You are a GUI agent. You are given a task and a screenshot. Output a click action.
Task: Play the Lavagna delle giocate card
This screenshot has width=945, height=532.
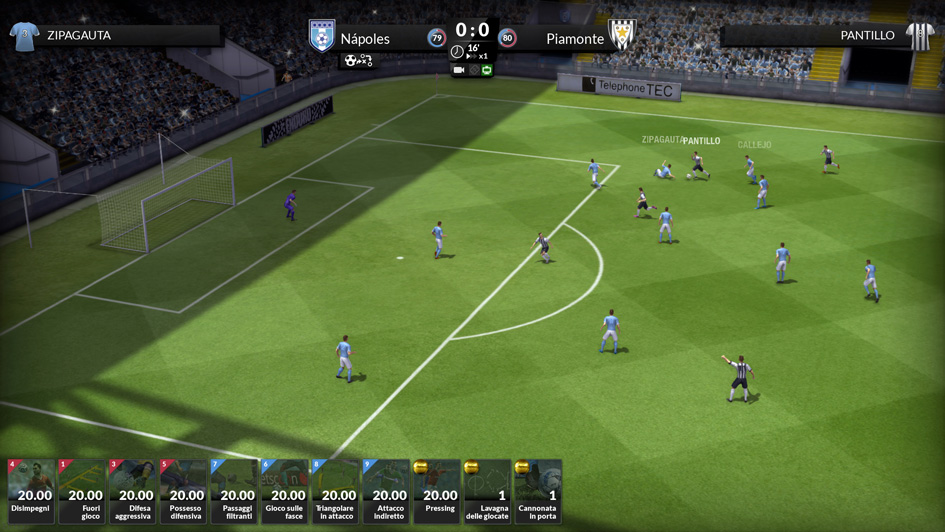488,491
